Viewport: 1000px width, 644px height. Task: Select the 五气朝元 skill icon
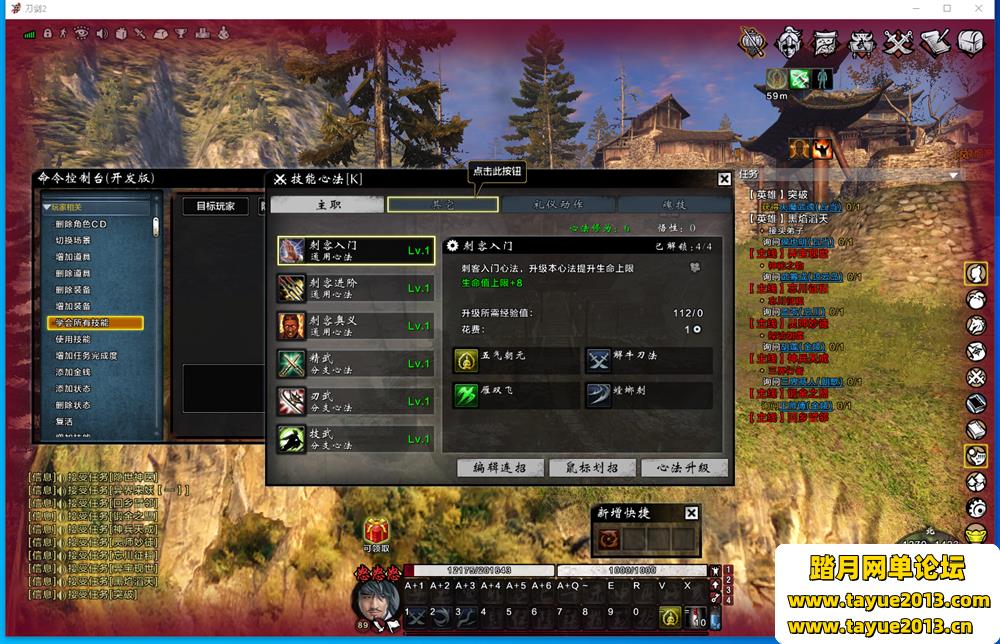pos(466,360)
